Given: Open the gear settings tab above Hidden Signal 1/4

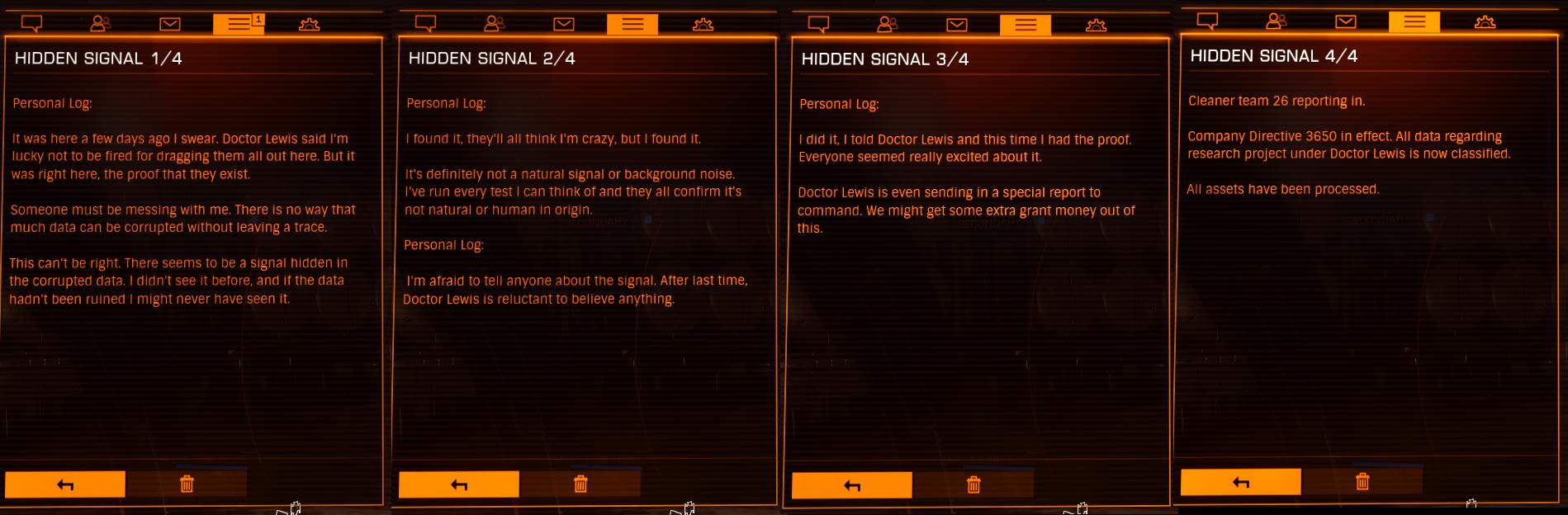Looking at the screenshot, I should pyautogui.click(x=309, y=24).
